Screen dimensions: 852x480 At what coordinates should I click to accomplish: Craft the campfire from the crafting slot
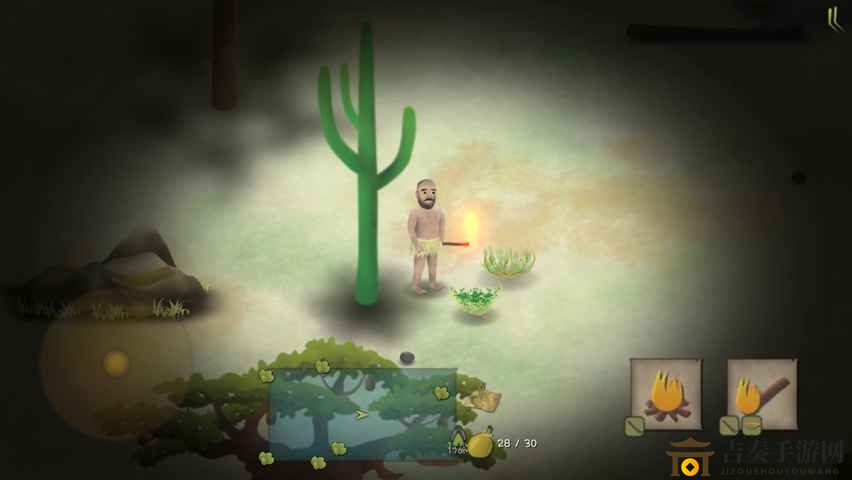click(x=665, y=394)
